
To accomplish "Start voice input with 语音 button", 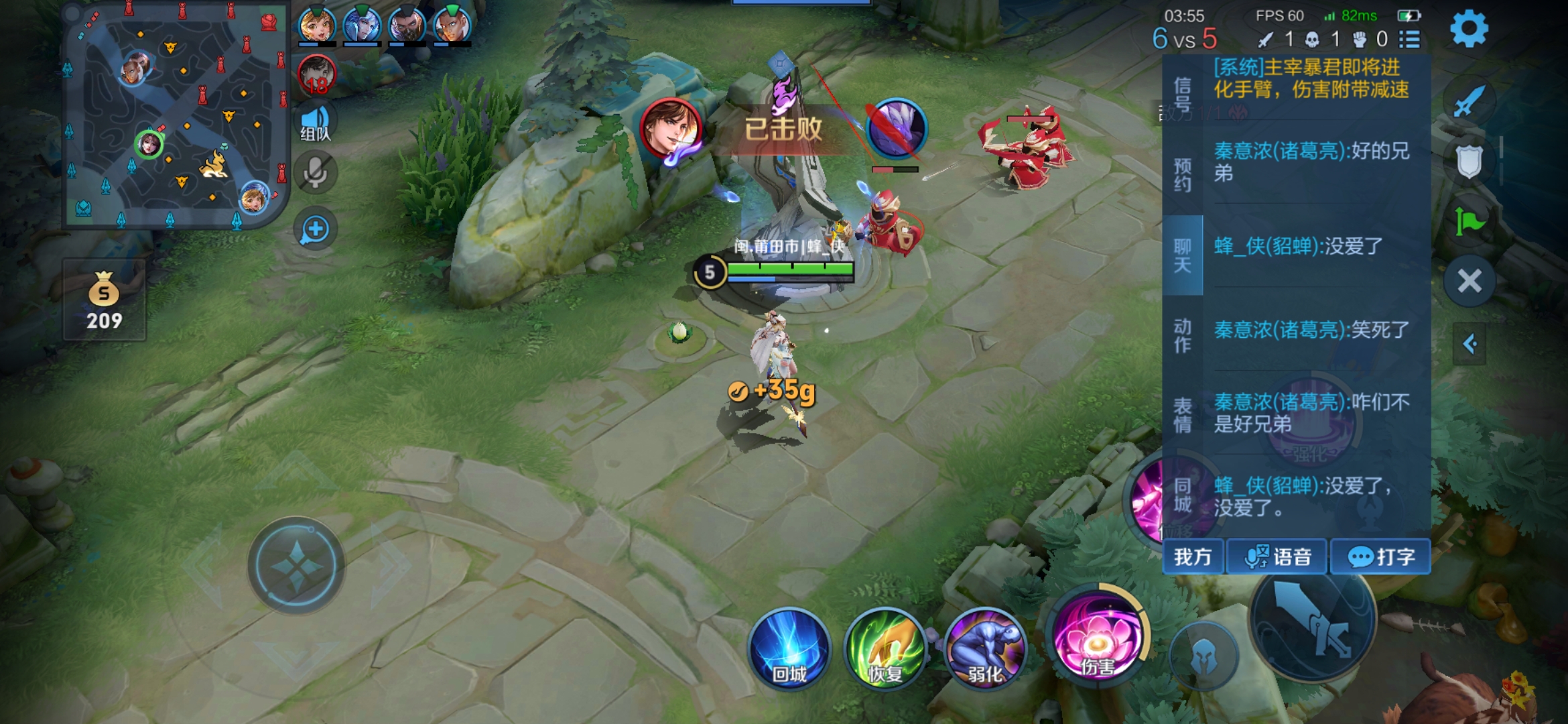I will tap(1277, 556).
